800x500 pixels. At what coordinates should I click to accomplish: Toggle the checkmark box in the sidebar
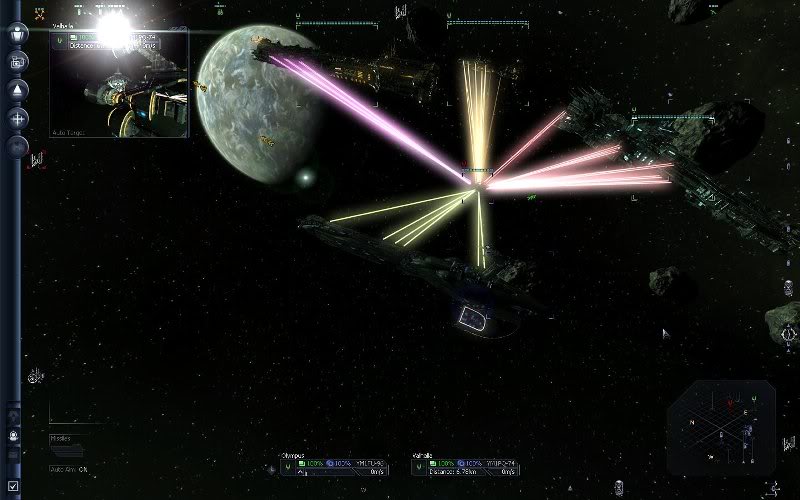(14, 485)
